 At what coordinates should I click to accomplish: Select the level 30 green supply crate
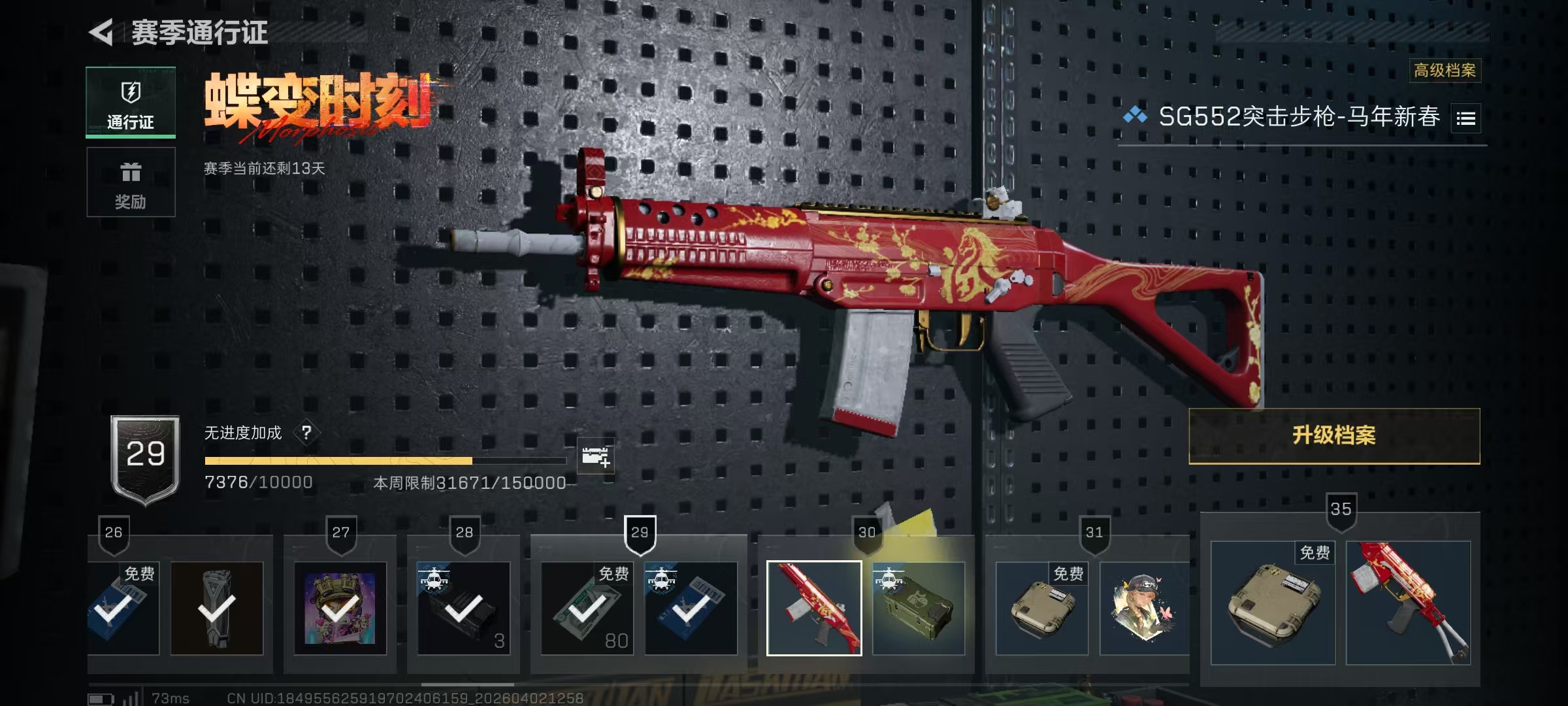(918, 609)
